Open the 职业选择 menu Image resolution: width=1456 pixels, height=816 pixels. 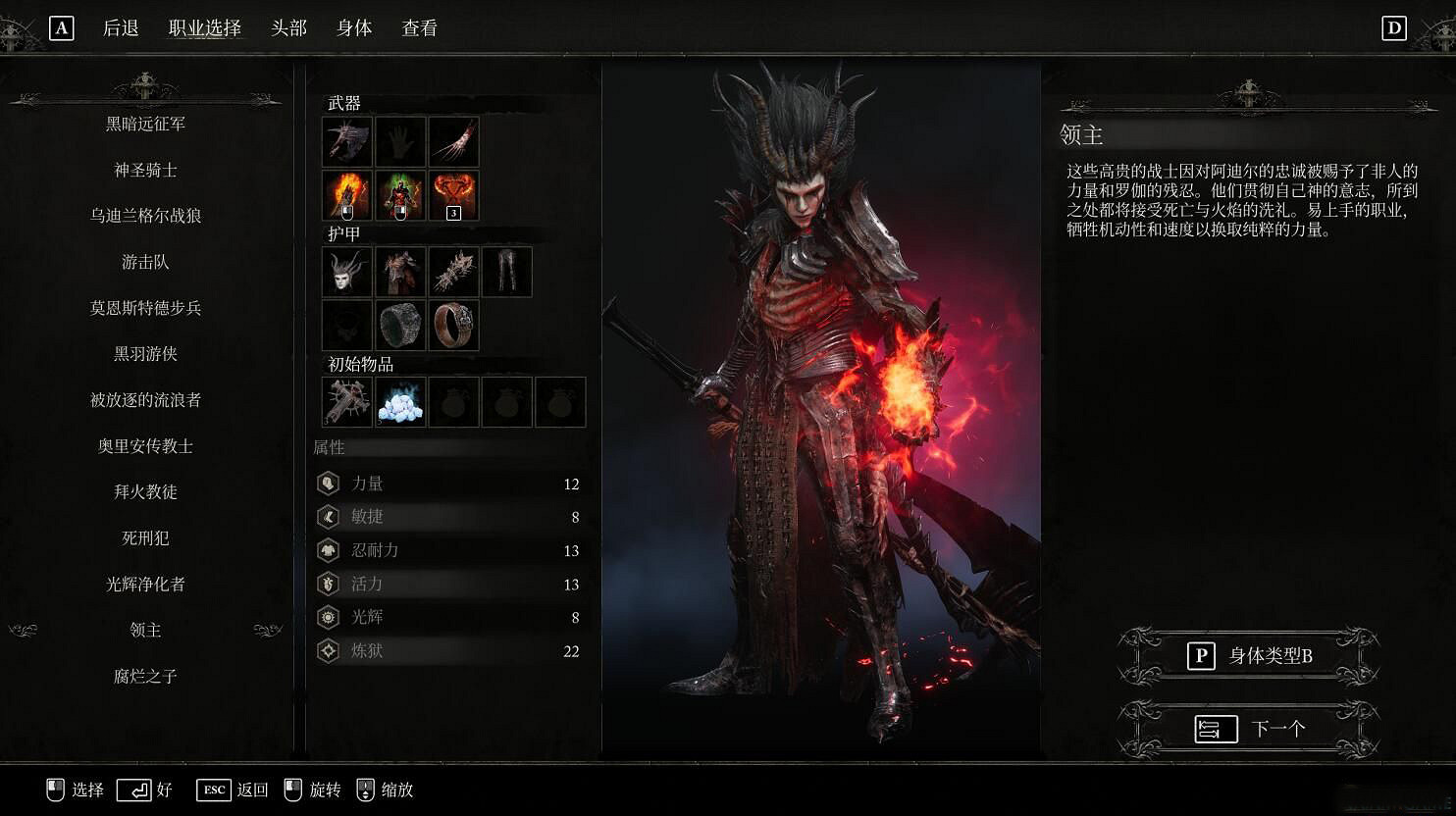coord(206,28)
